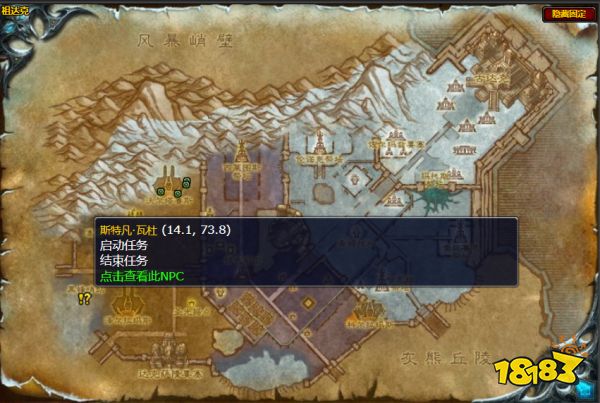
Task: Click the green link to view this NPC
Action: (142, 276)
